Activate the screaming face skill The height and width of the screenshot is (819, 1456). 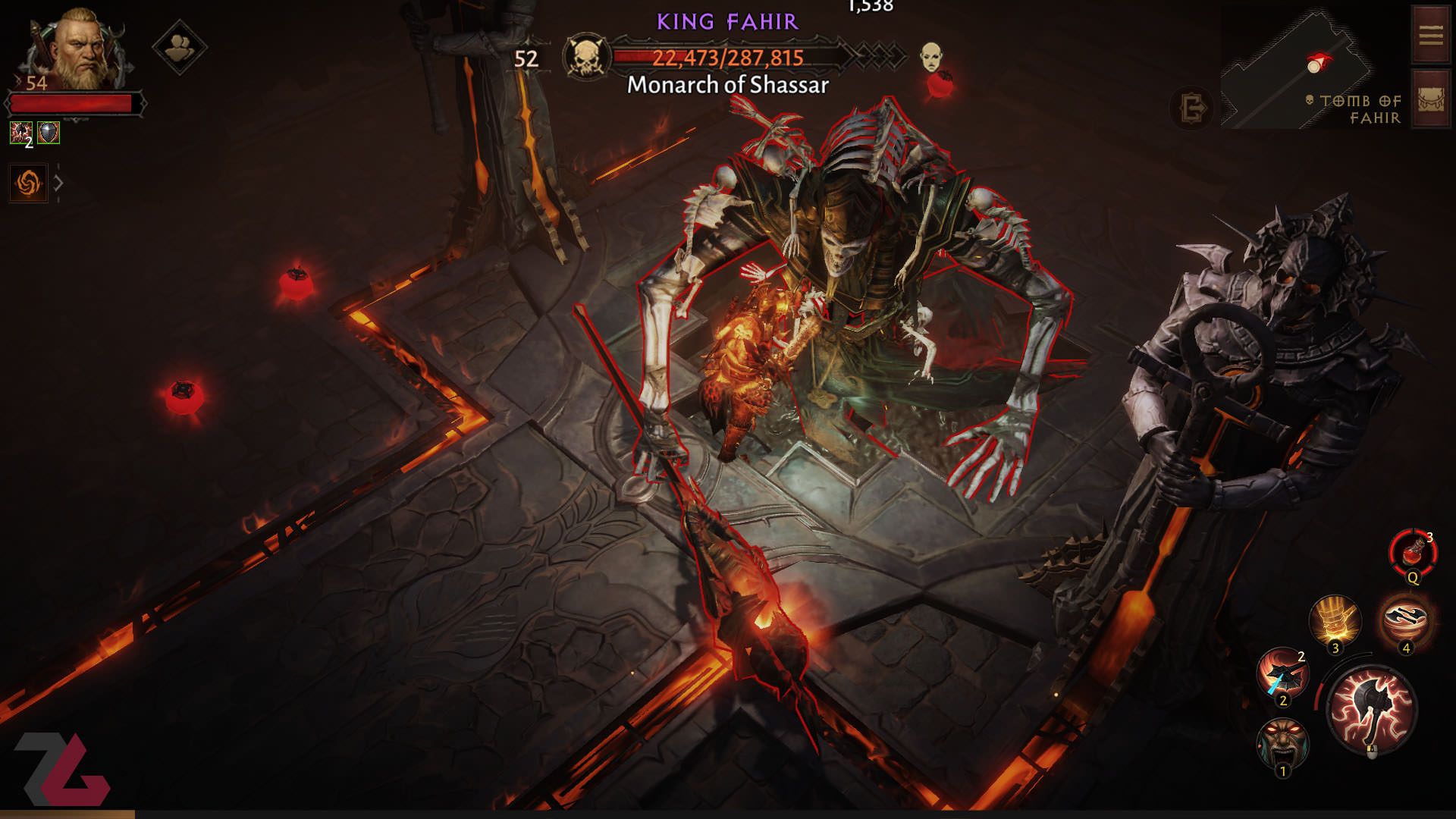pos(1282,743)
